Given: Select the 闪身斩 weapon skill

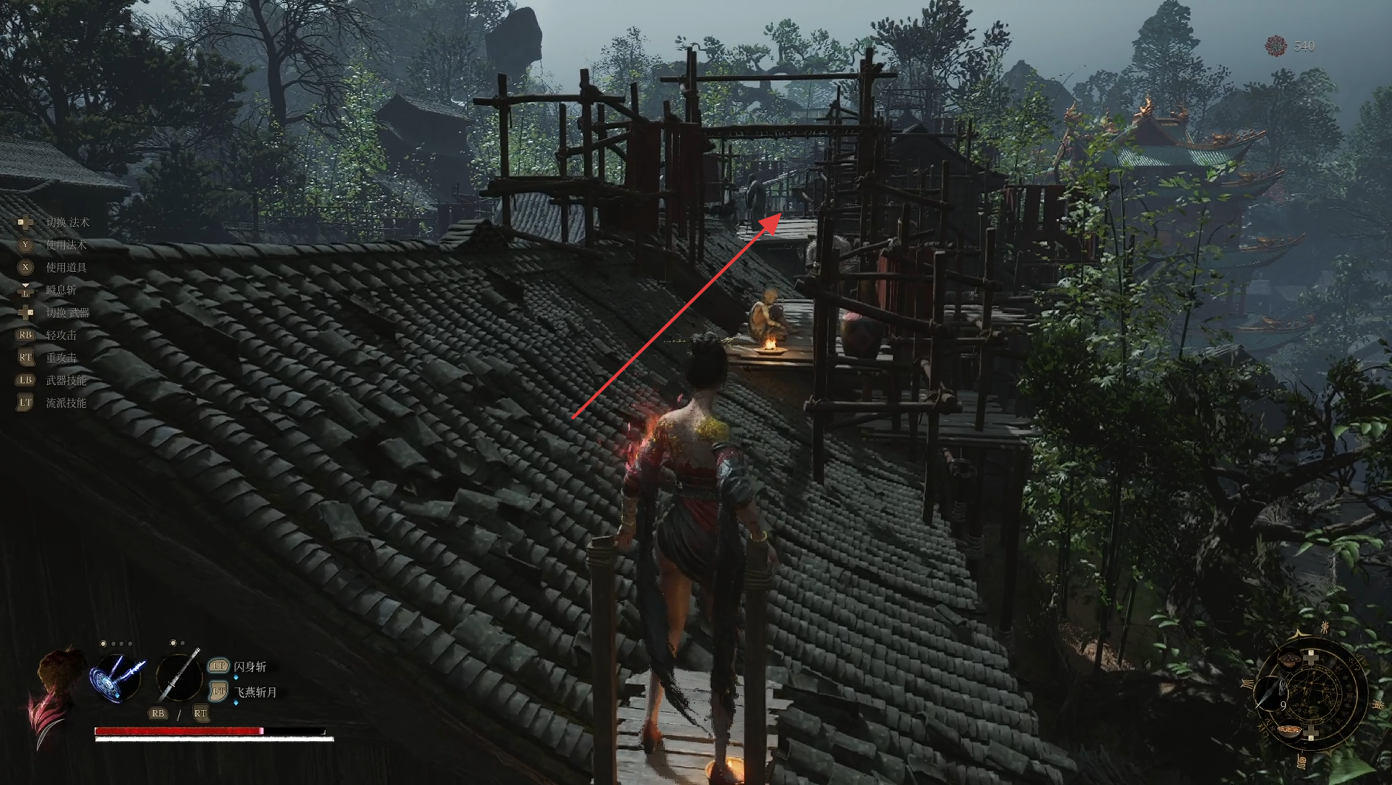Looking at the screenshot, I should click(x=250, y=667).
